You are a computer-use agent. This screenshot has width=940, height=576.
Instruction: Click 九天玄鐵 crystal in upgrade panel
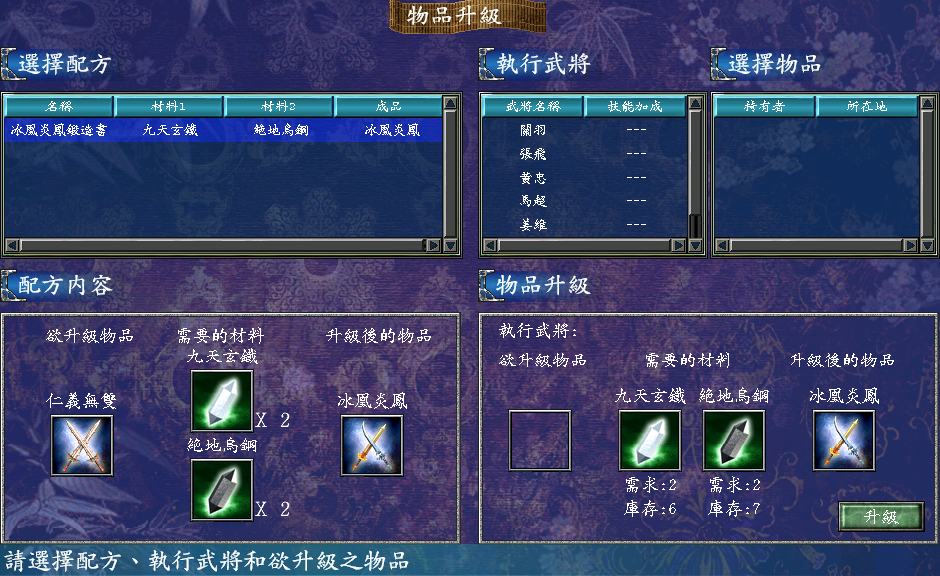pyautogui.click(x=649, y=440)
